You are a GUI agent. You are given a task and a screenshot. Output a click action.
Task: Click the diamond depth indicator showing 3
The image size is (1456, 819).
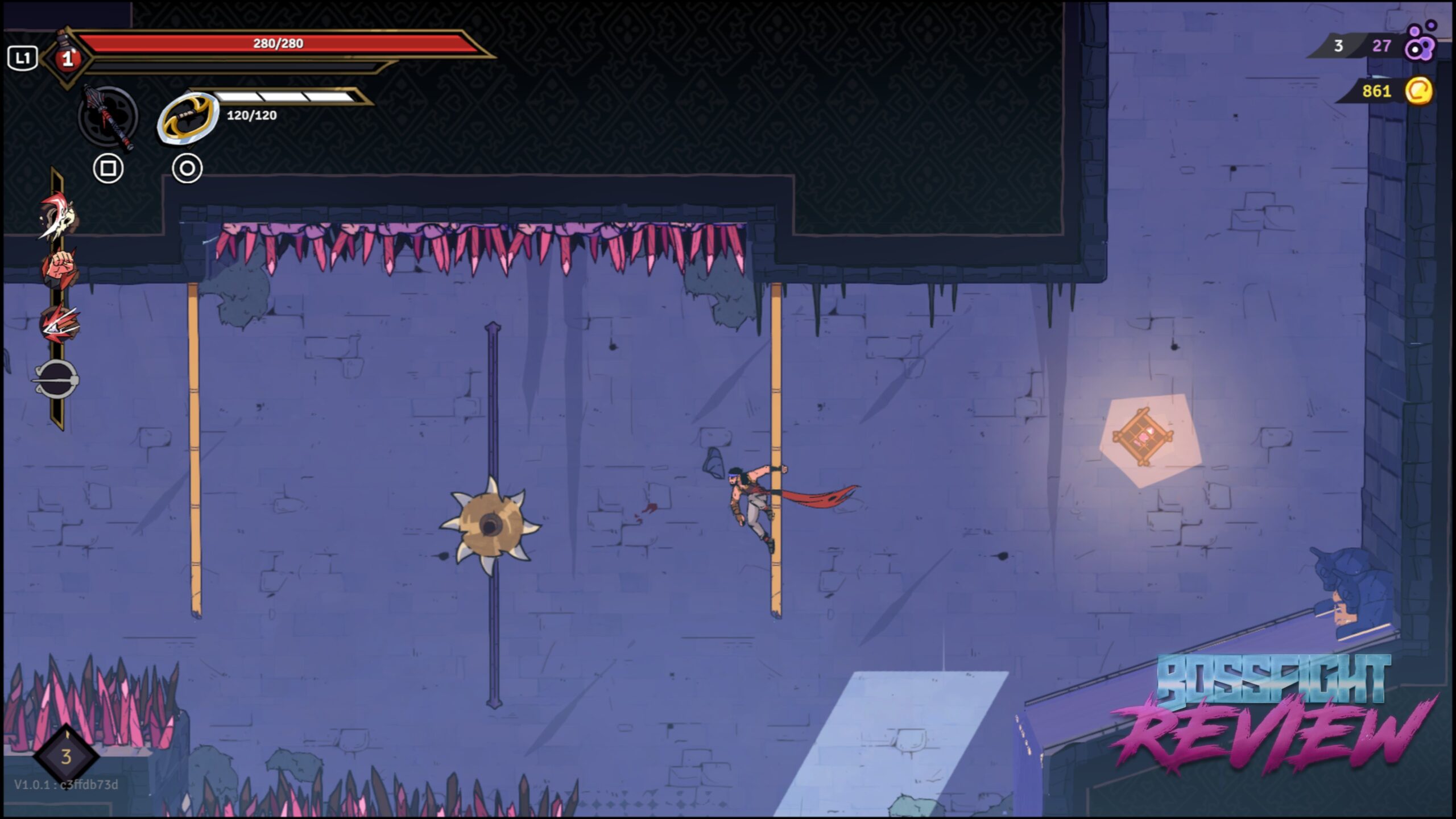coord(67,756)
